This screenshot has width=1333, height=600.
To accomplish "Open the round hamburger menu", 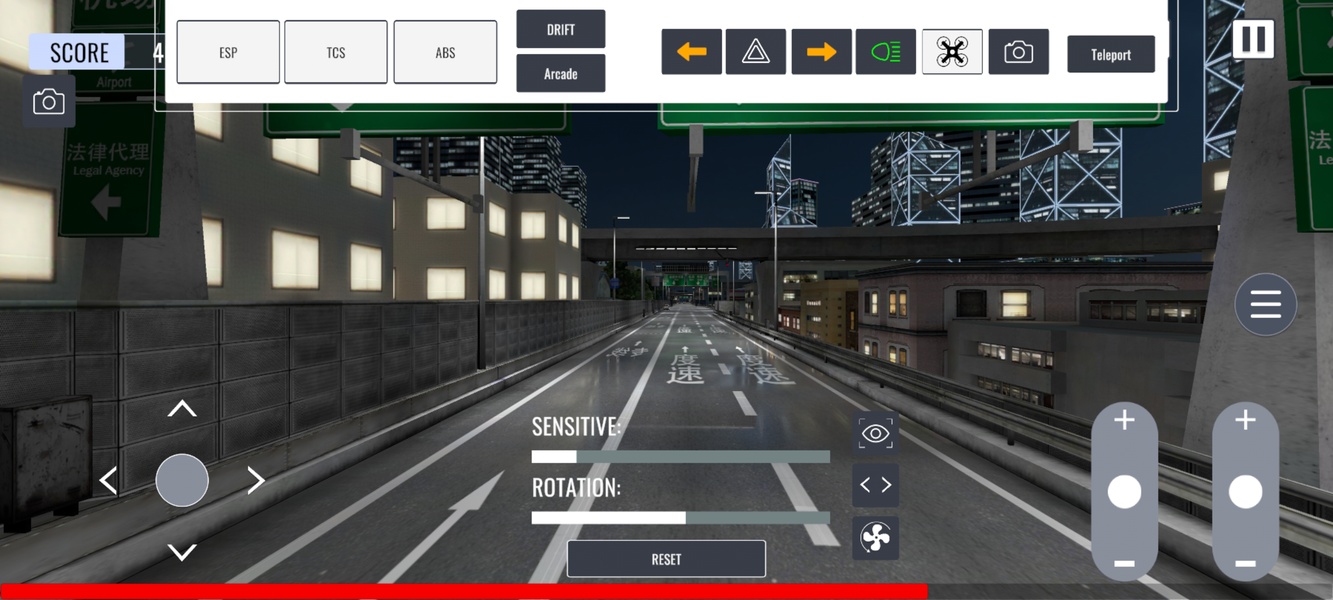I will point(1265,304).
